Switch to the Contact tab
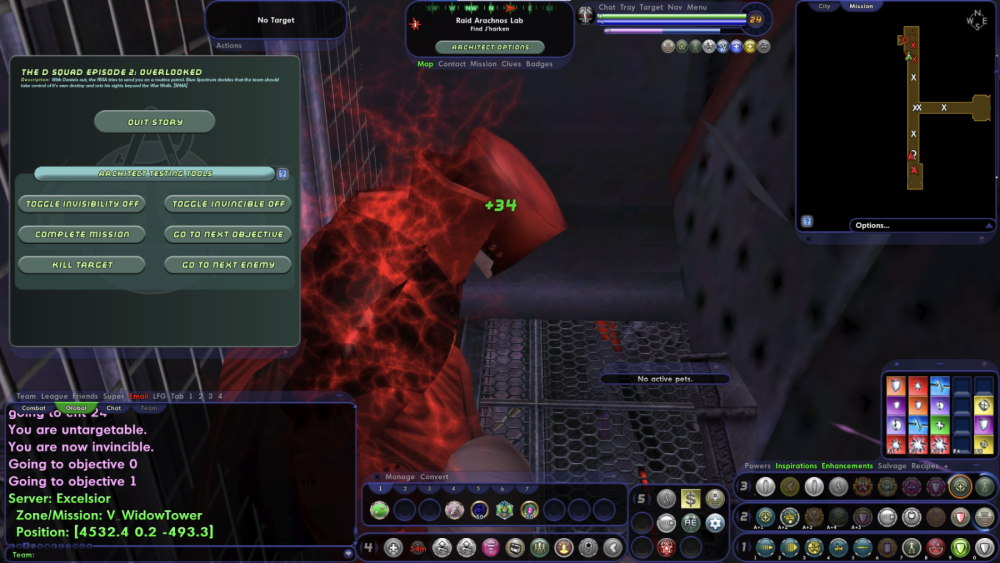Viewport: 1000px width, 563px height. [452, 64]
